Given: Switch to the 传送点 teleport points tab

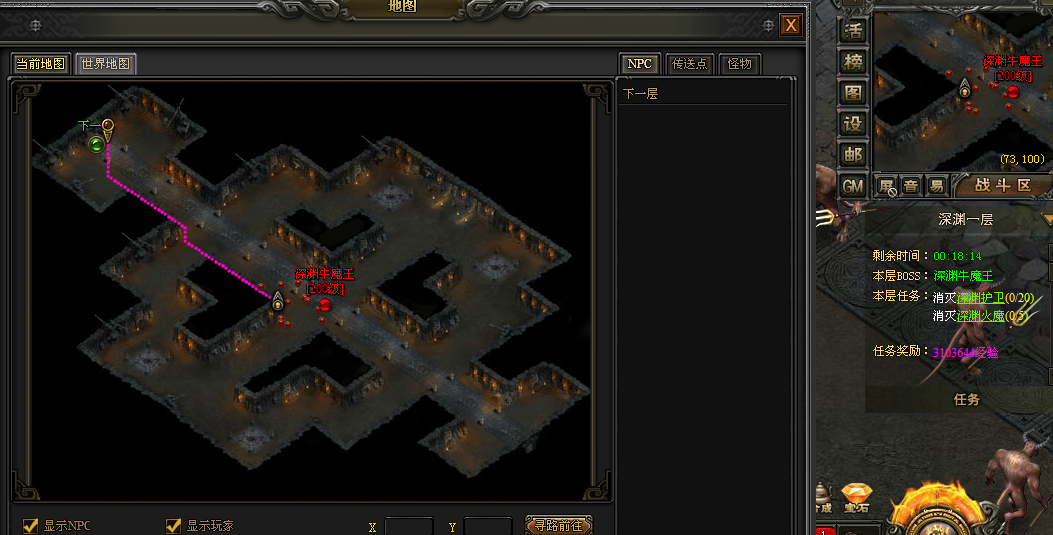Looking at the screenshot, I should click(x=687, y=64).
